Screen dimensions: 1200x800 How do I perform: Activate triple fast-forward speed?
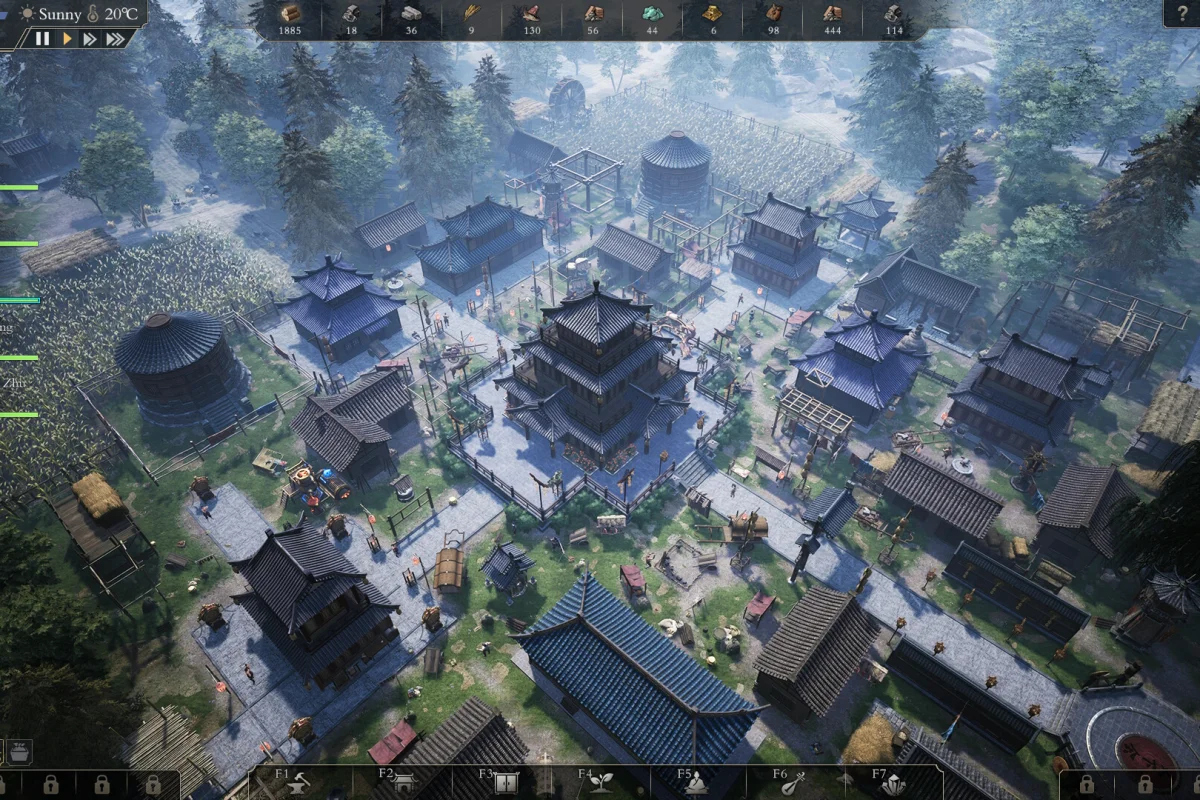[x=115, y=39]
